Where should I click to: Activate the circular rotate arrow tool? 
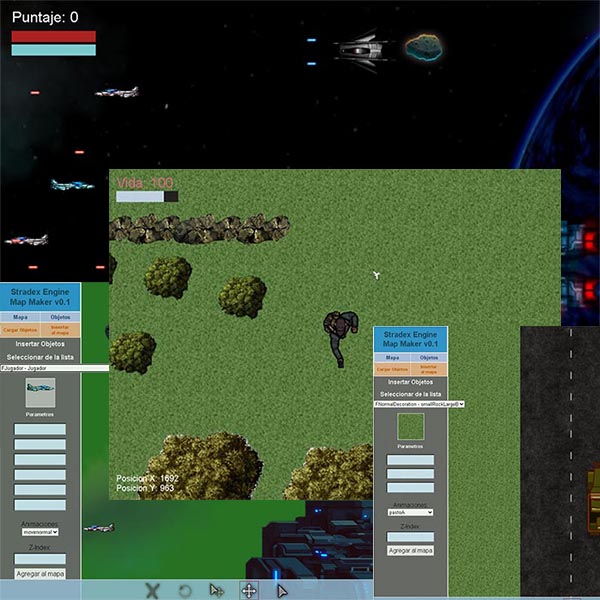(185, 590)
